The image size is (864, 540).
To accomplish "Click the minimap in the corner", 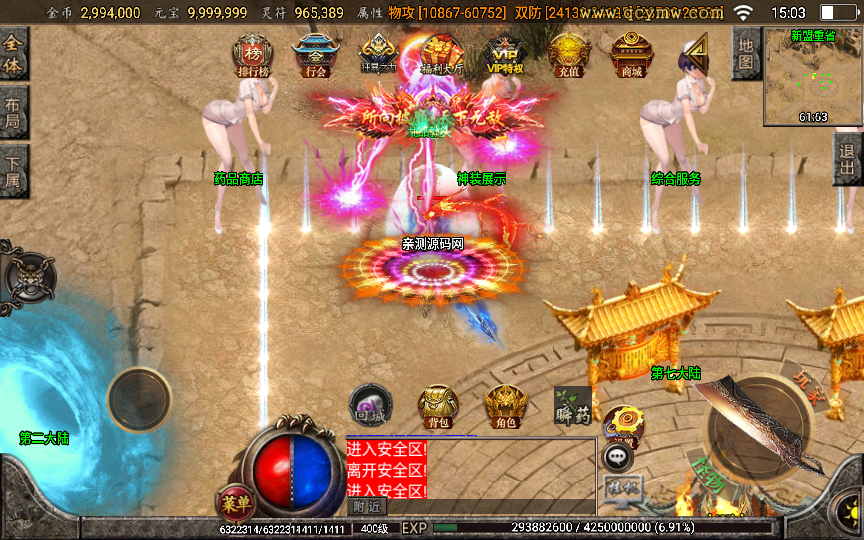I will point(812,76).
